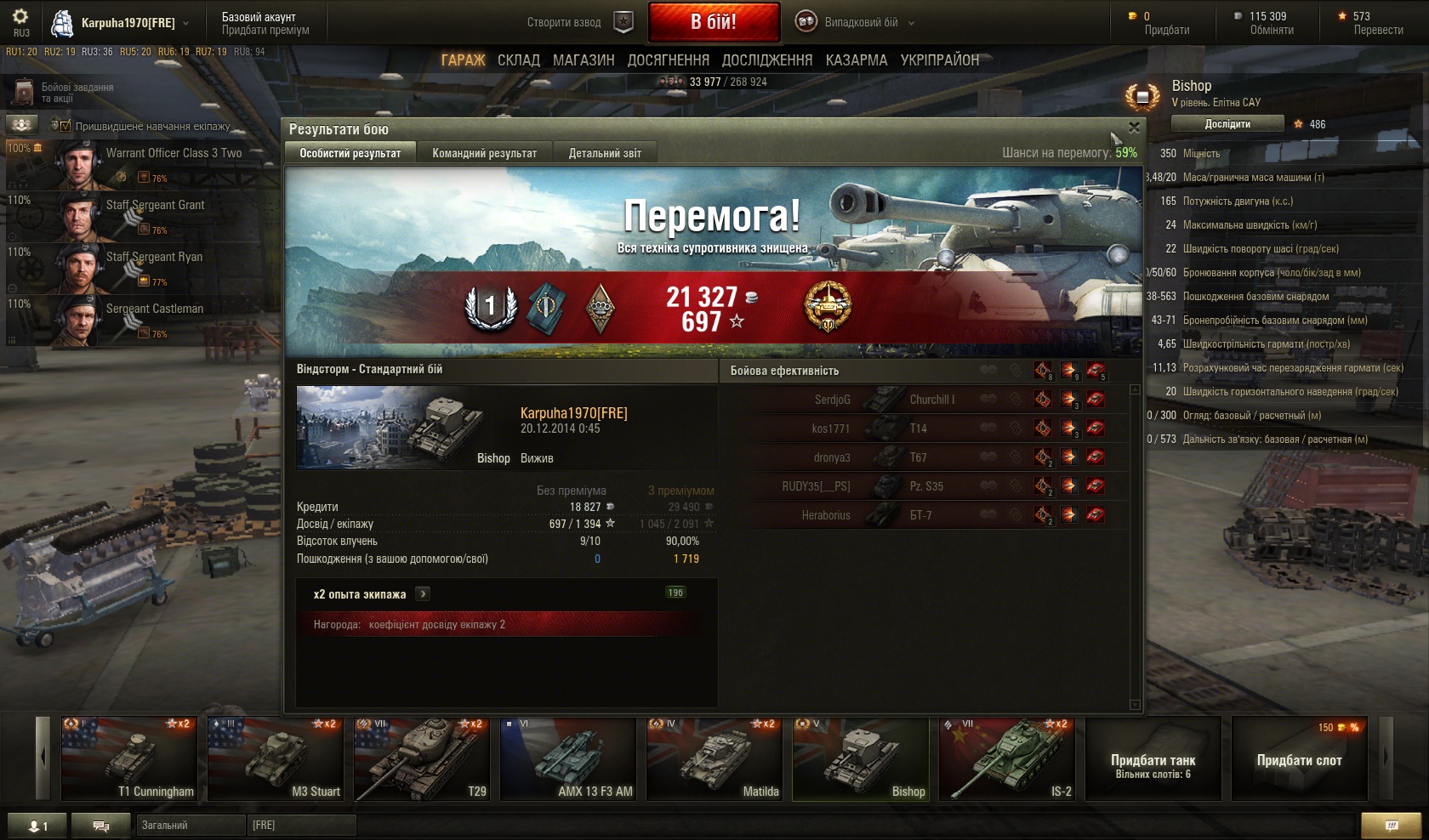The width and height of the screenshot is (1429, 840).
Task: Open the КАЗАРМА barracks menu
Action: pos(856,60)
